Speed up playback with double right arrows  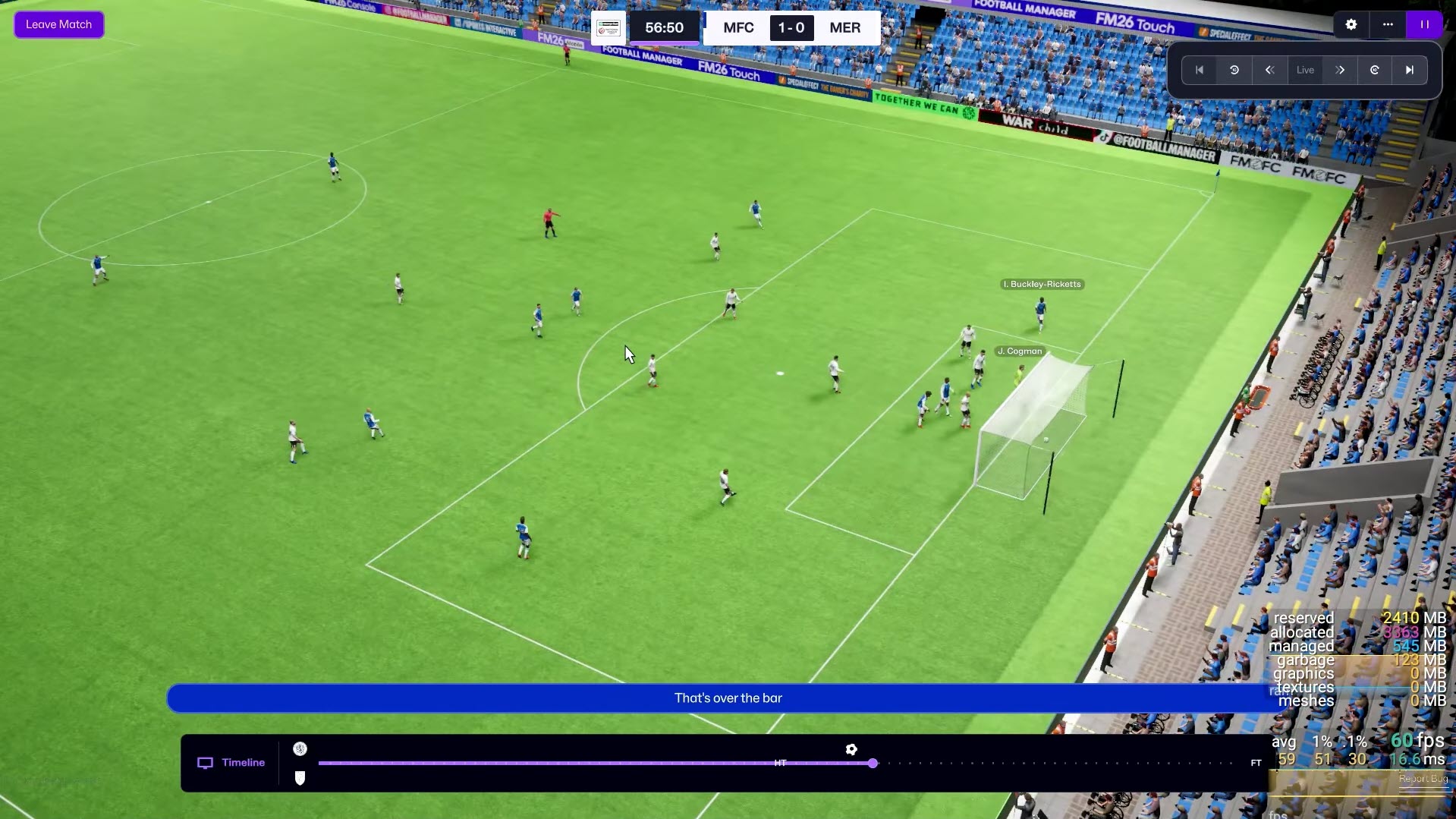click(x=1340, y=70)
